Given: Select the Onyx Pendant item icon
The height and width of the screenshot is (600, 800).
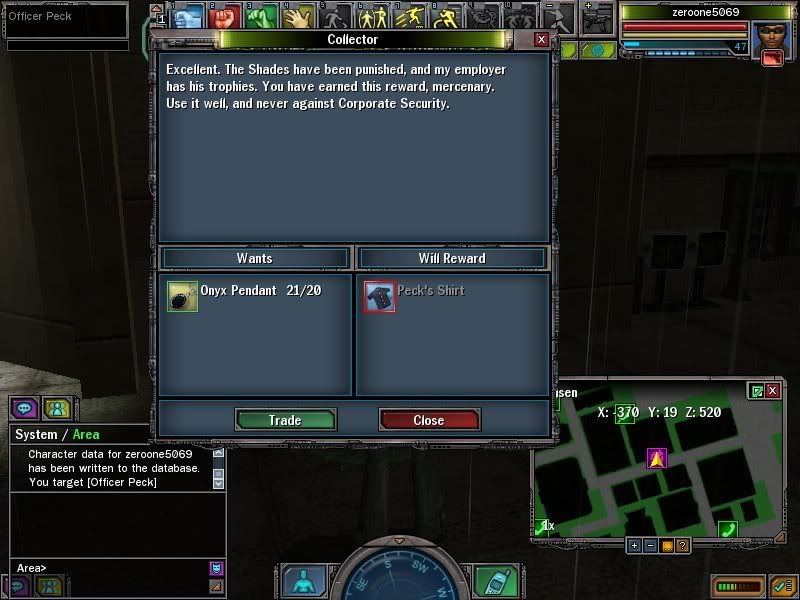Looking at the screenshot, I should 183,296.
